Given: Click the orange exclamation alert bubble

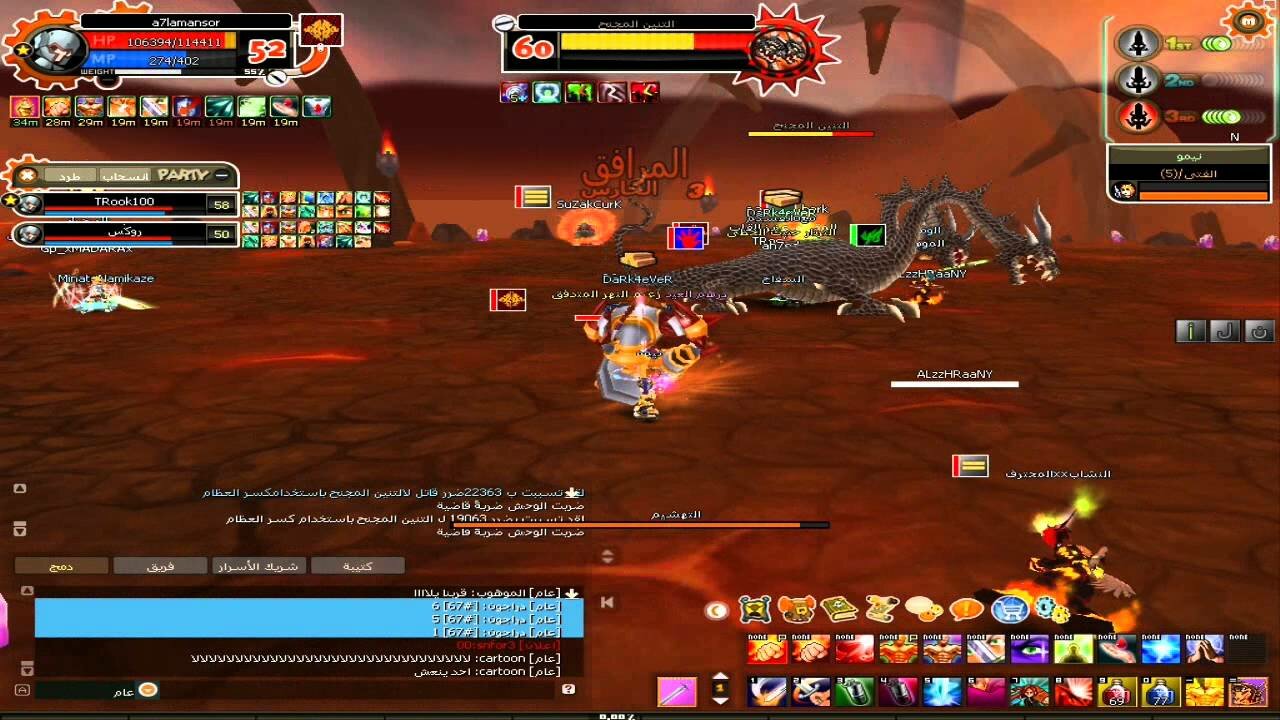Looking at the screenshot, I should [966, 608].
